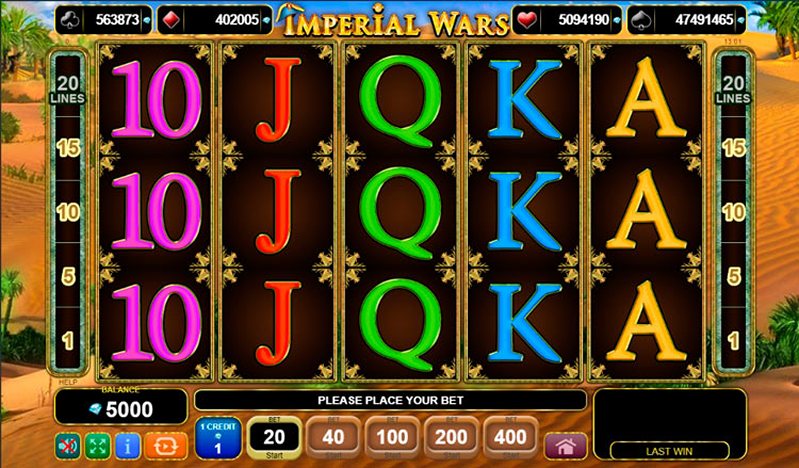Toggle fullscreen with the green arrows icon
Screen dimensions: 799x468
pos(98,443)
